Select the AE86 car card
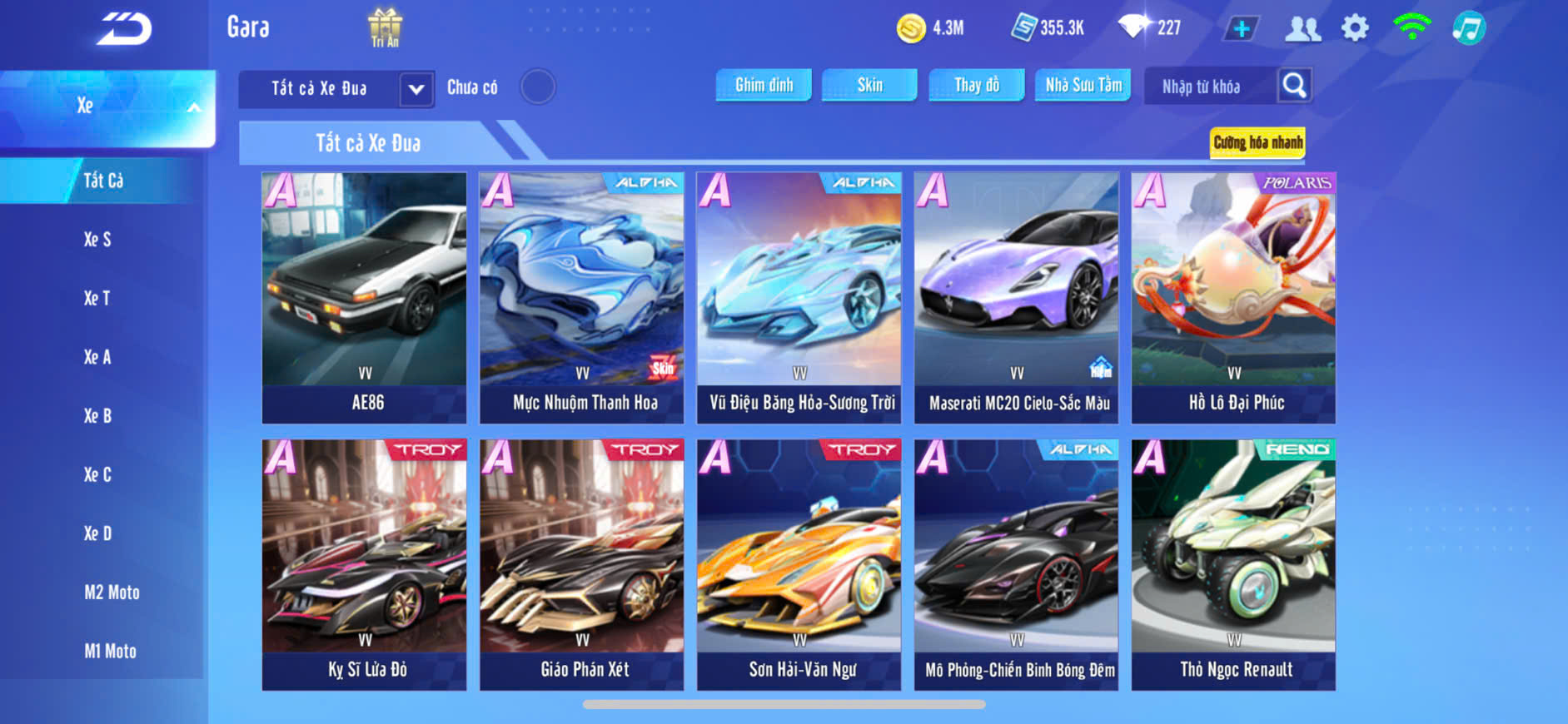The height and width of the screenshot is (724, 1568). point(365,297)
